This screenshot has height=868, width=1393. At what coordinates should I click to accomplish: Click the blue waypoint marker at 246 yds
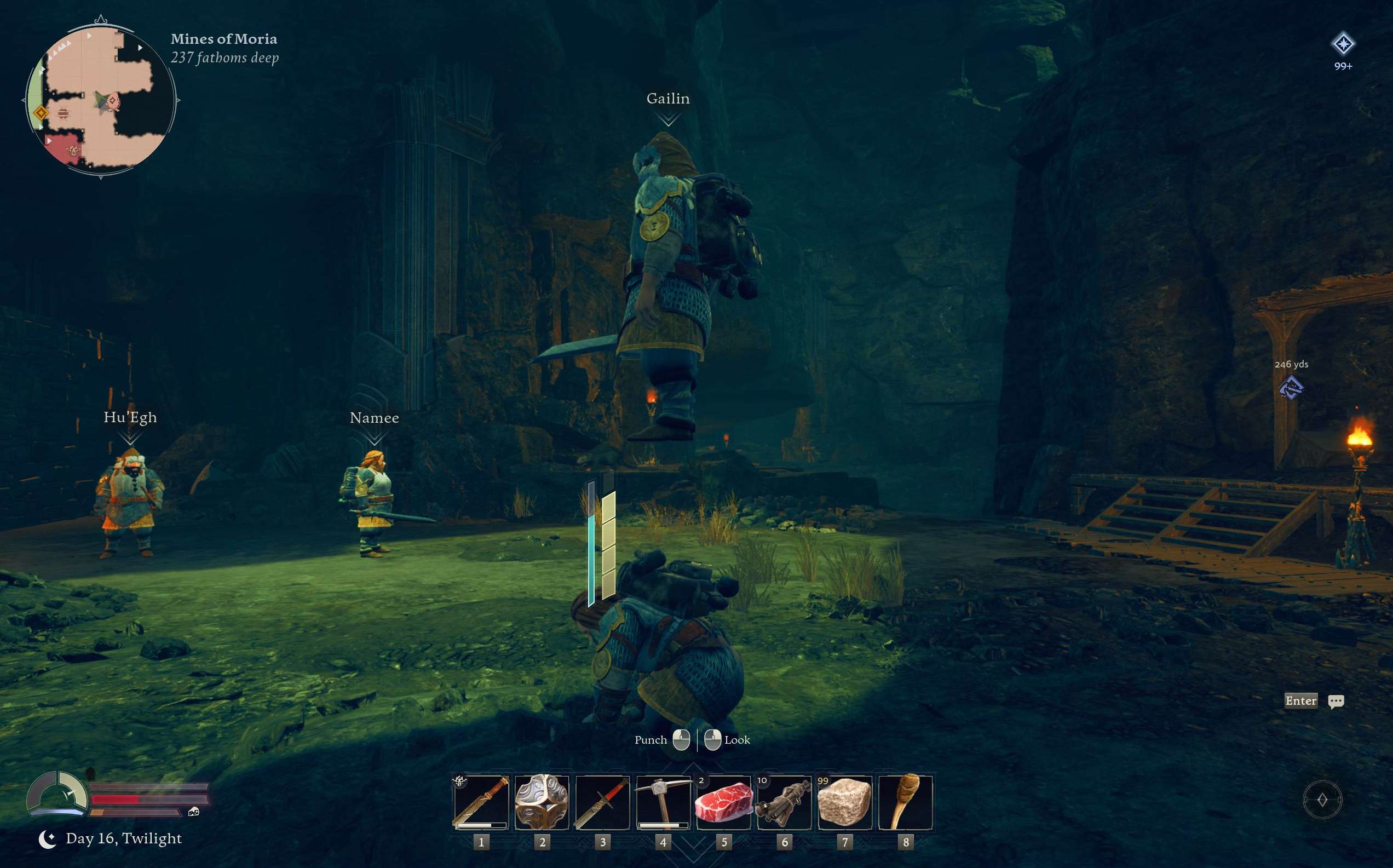1291,388
